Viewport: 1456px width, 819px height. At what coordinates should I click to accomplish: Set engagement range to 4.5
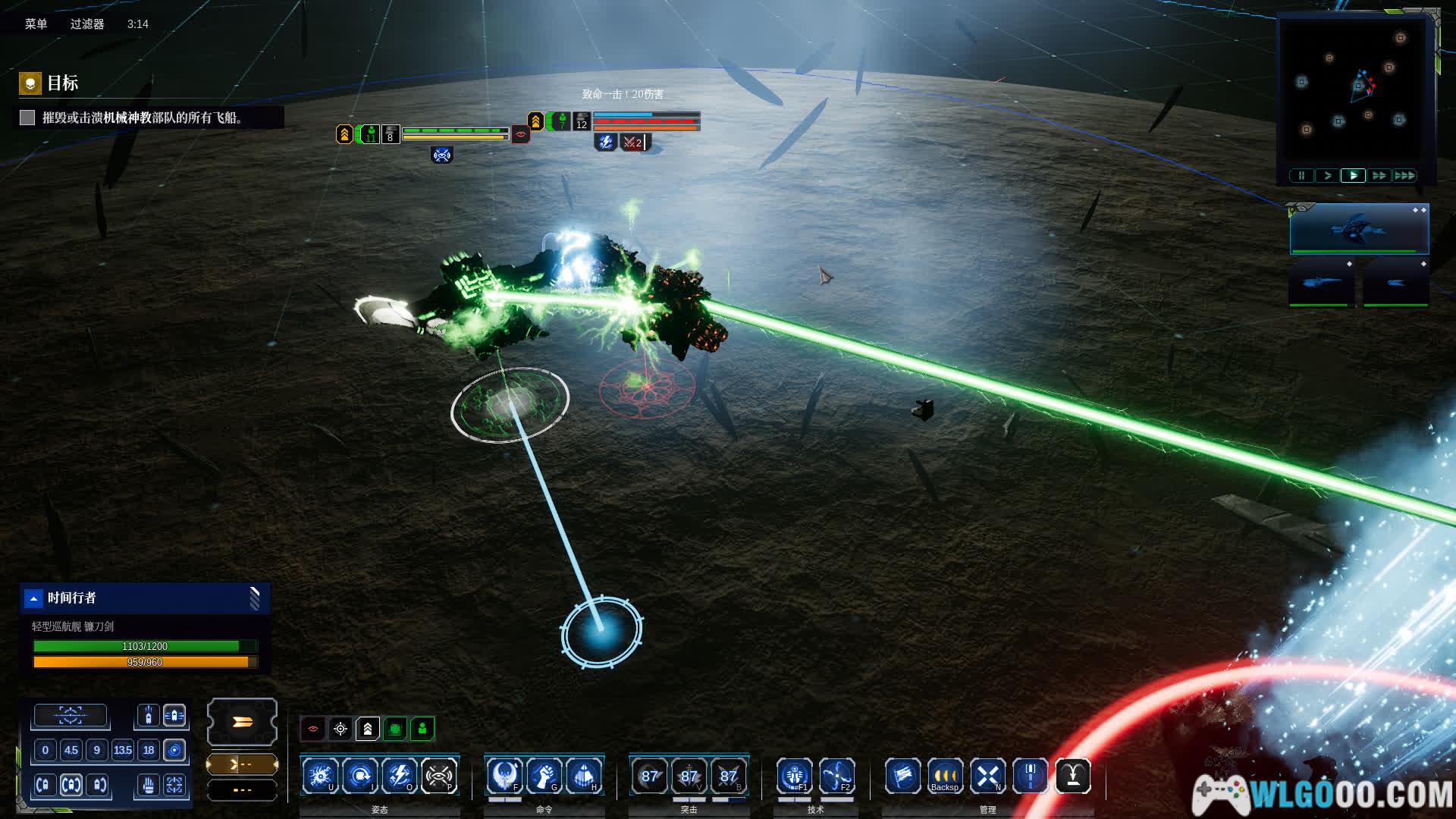[71, 750]
